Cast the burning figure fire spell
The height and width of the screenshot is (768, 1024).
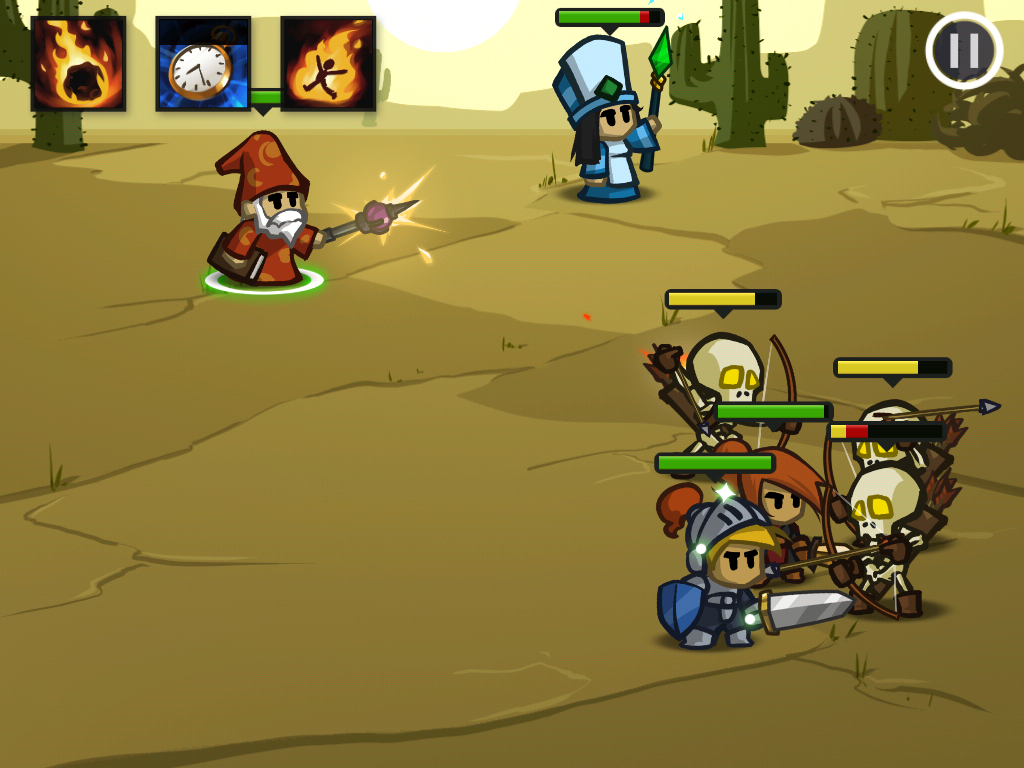click(328, 63)
